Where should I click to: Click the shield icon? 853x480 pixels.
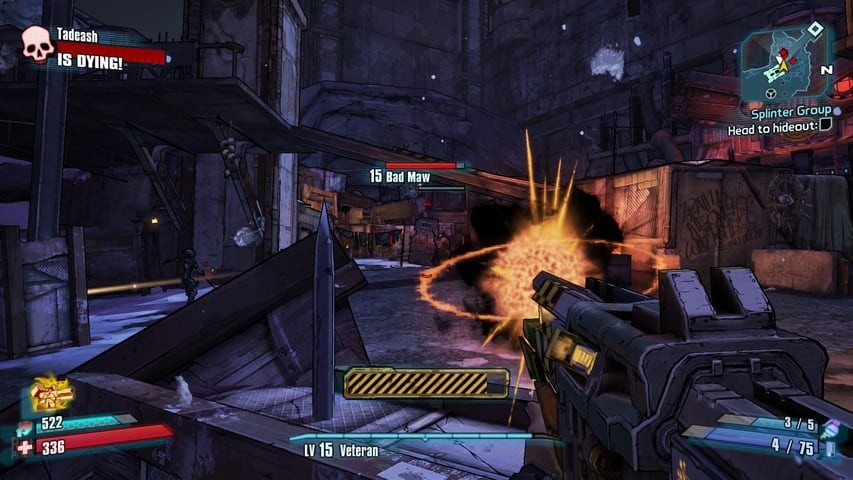24,426
